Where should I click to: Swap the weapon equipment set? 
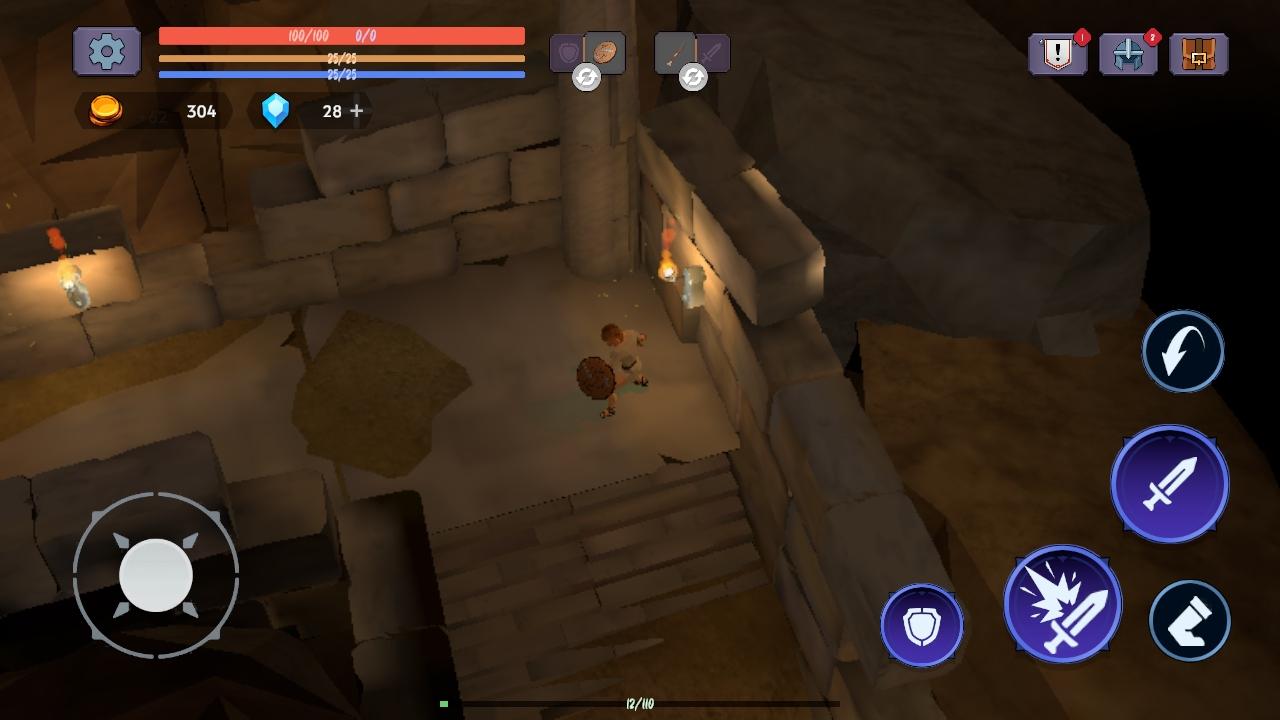[x=693, y=76]
